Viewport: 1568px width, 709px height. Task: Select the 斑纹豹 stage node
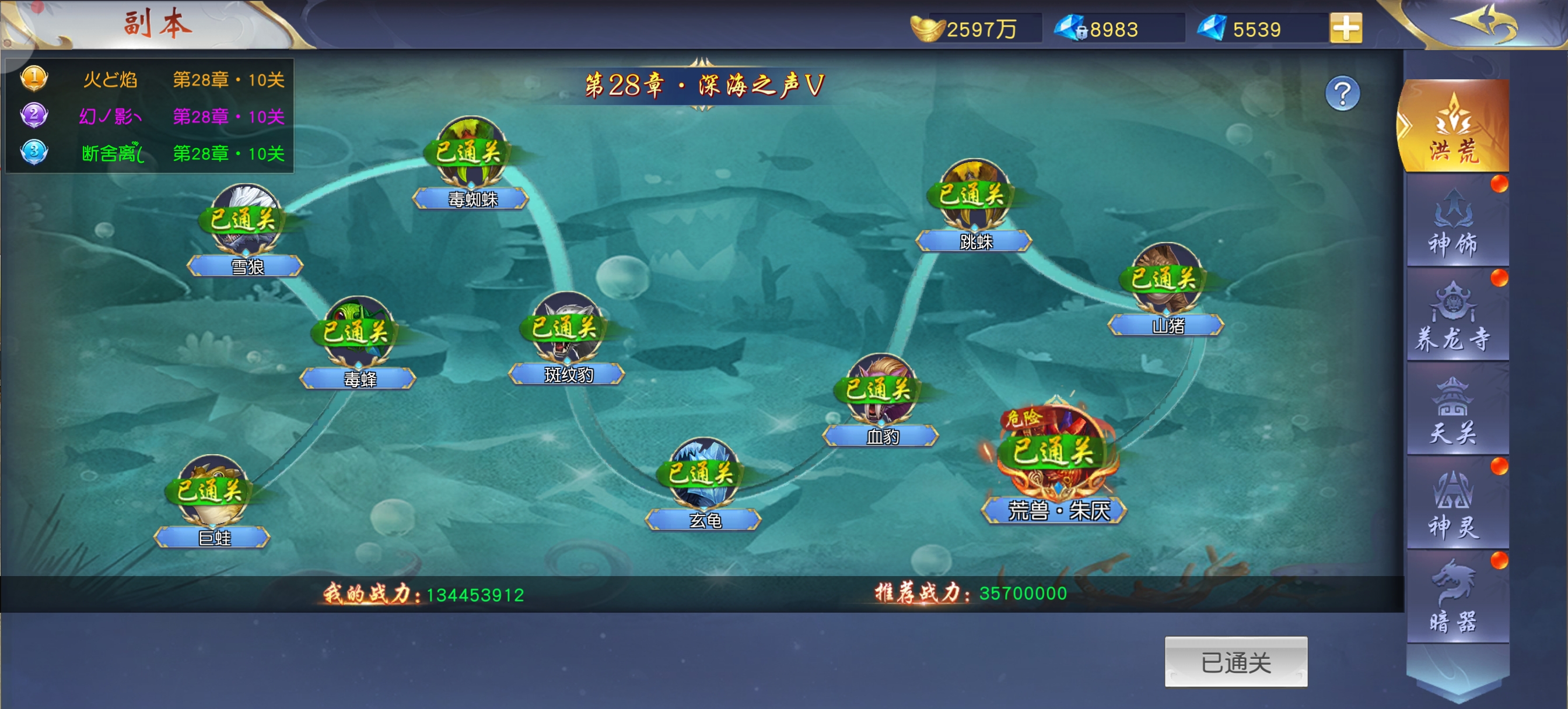566,329
